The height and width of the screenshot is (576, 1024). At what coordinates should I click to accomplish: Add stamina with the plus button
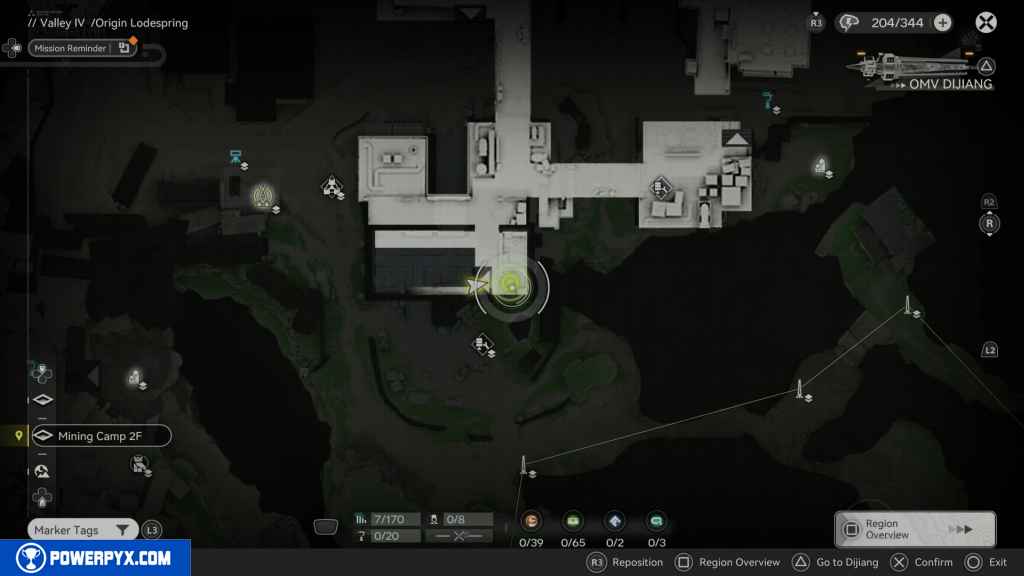coord(942,23)
